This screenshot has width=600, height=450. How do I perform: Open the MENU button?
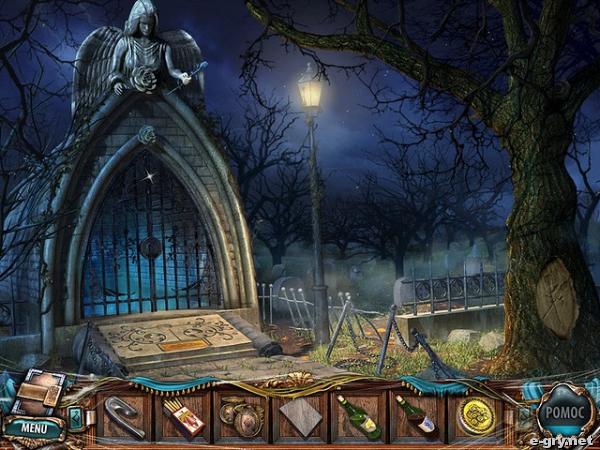pyautogui.click(x=33, y=430)
